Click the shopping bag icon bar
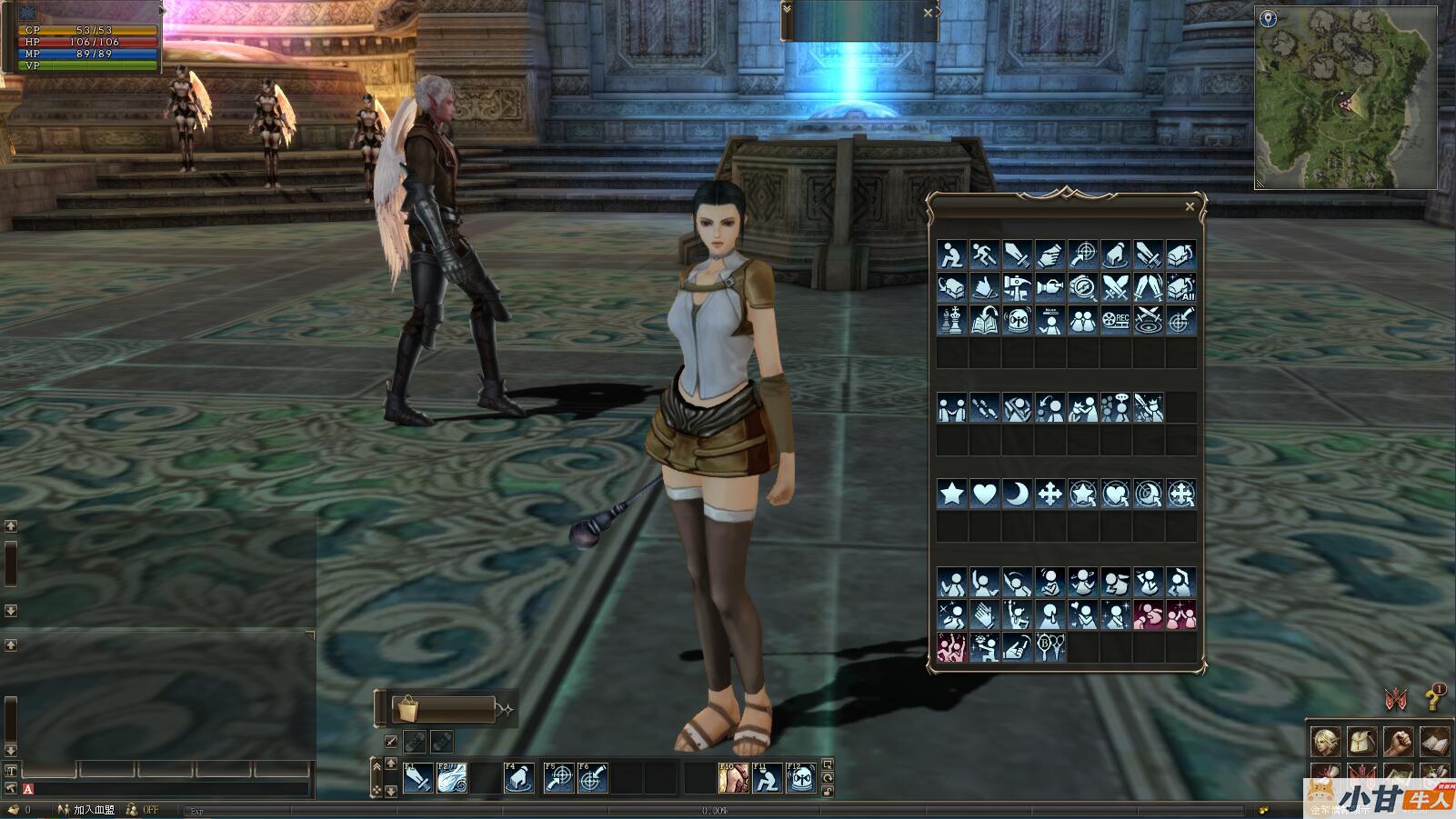The height and width of the screenshot is (819, 1456). tap(444, 709)
